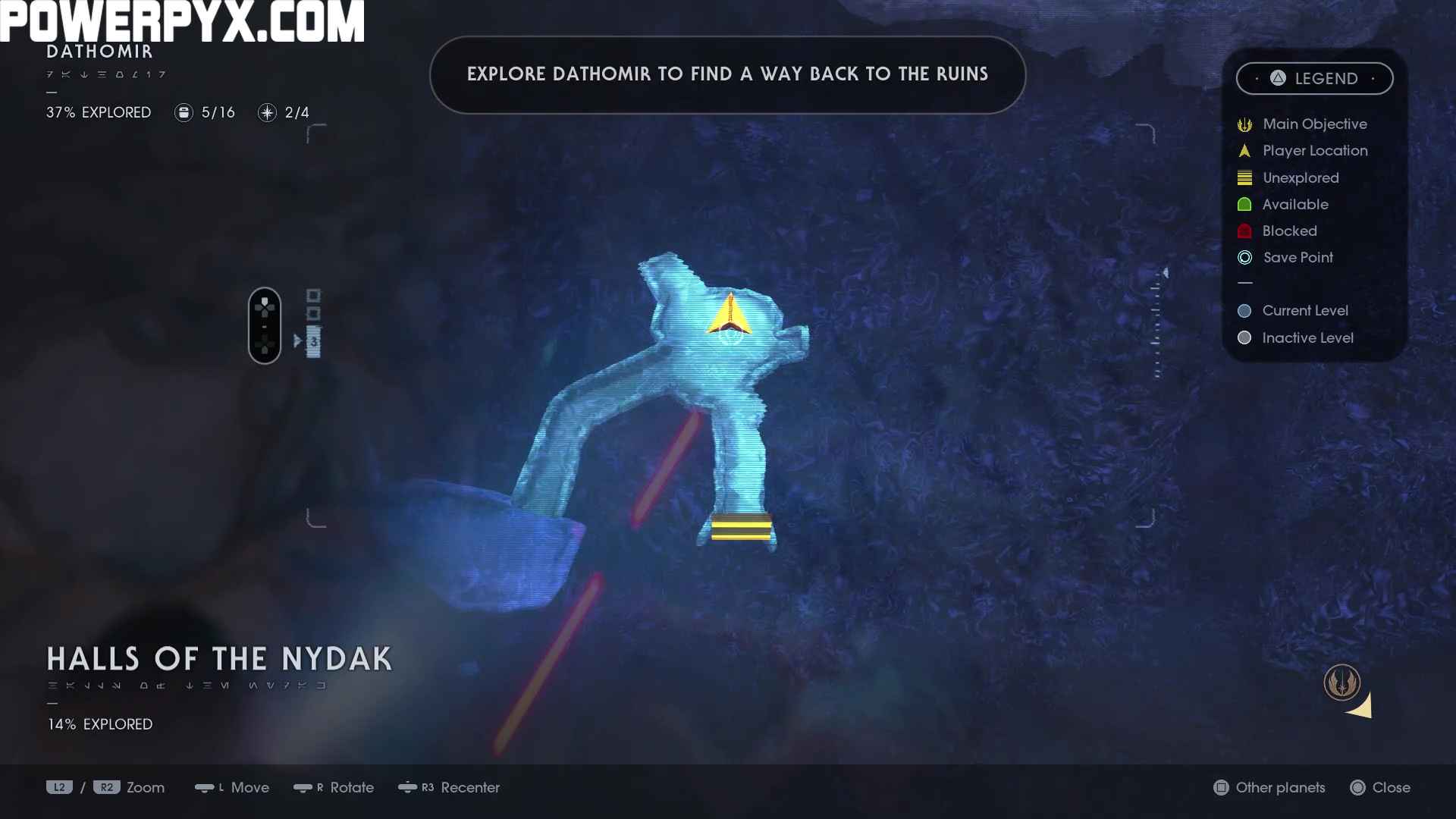Open the Other planets view
Viewport: 1456px width, 819px height.
tap(1269, 788)
